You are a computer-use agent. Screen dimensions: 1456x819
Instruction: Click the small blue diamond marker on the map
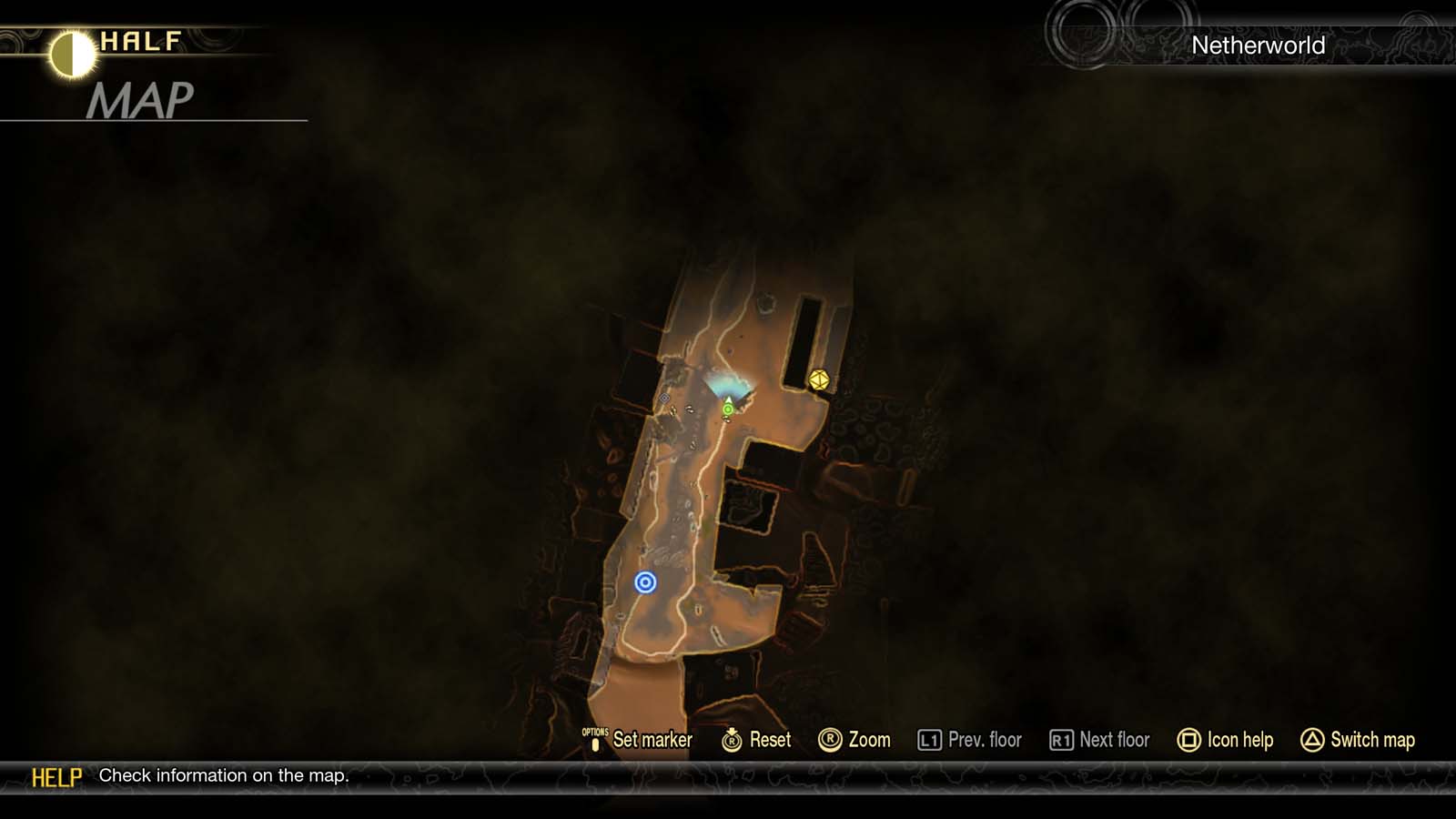(665, 398)
